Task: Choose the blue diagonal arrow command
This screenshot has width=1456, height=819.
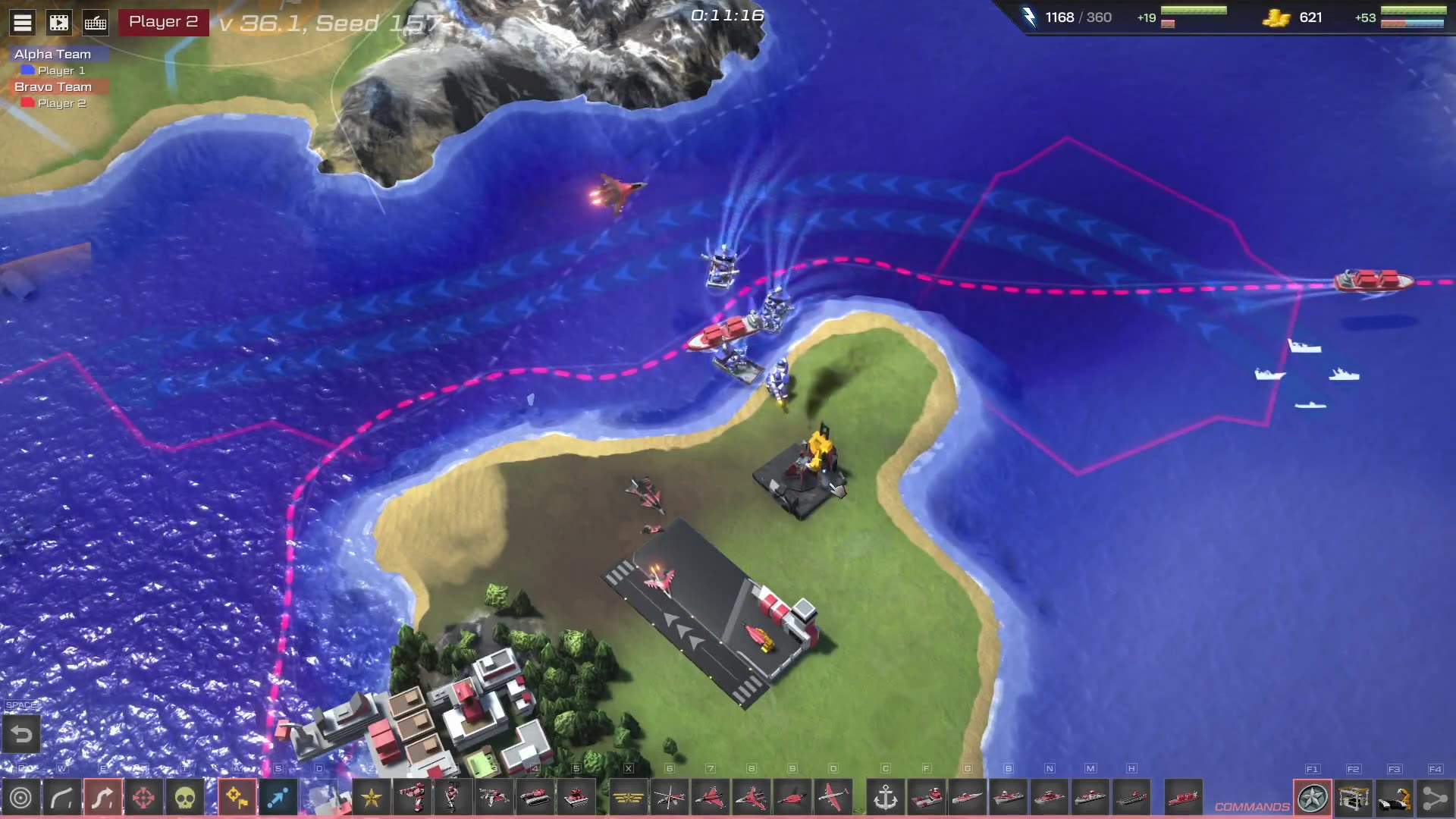Action: pyautogui.click(x=278, y=798)
